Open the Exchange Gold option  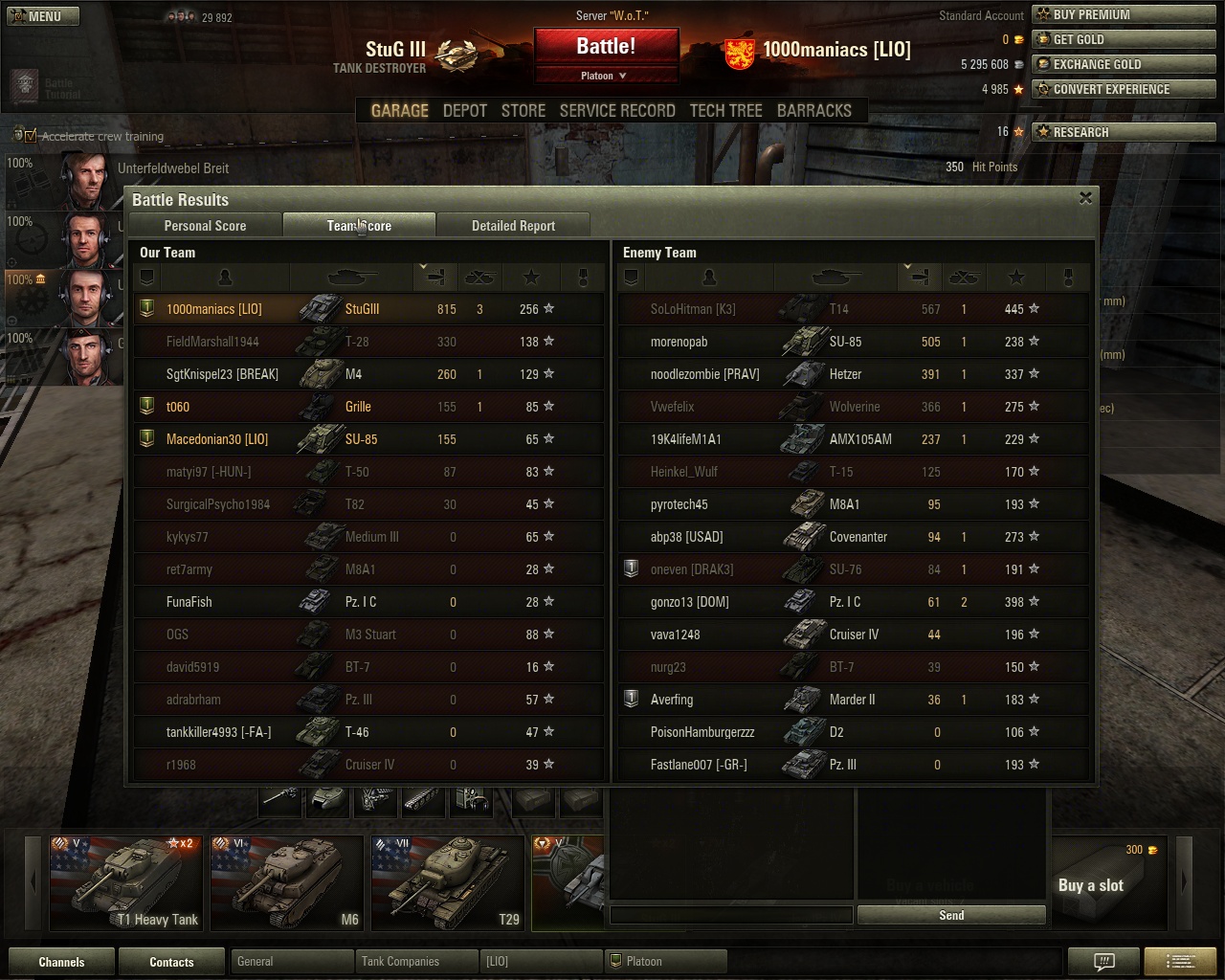click(1124, 64)
